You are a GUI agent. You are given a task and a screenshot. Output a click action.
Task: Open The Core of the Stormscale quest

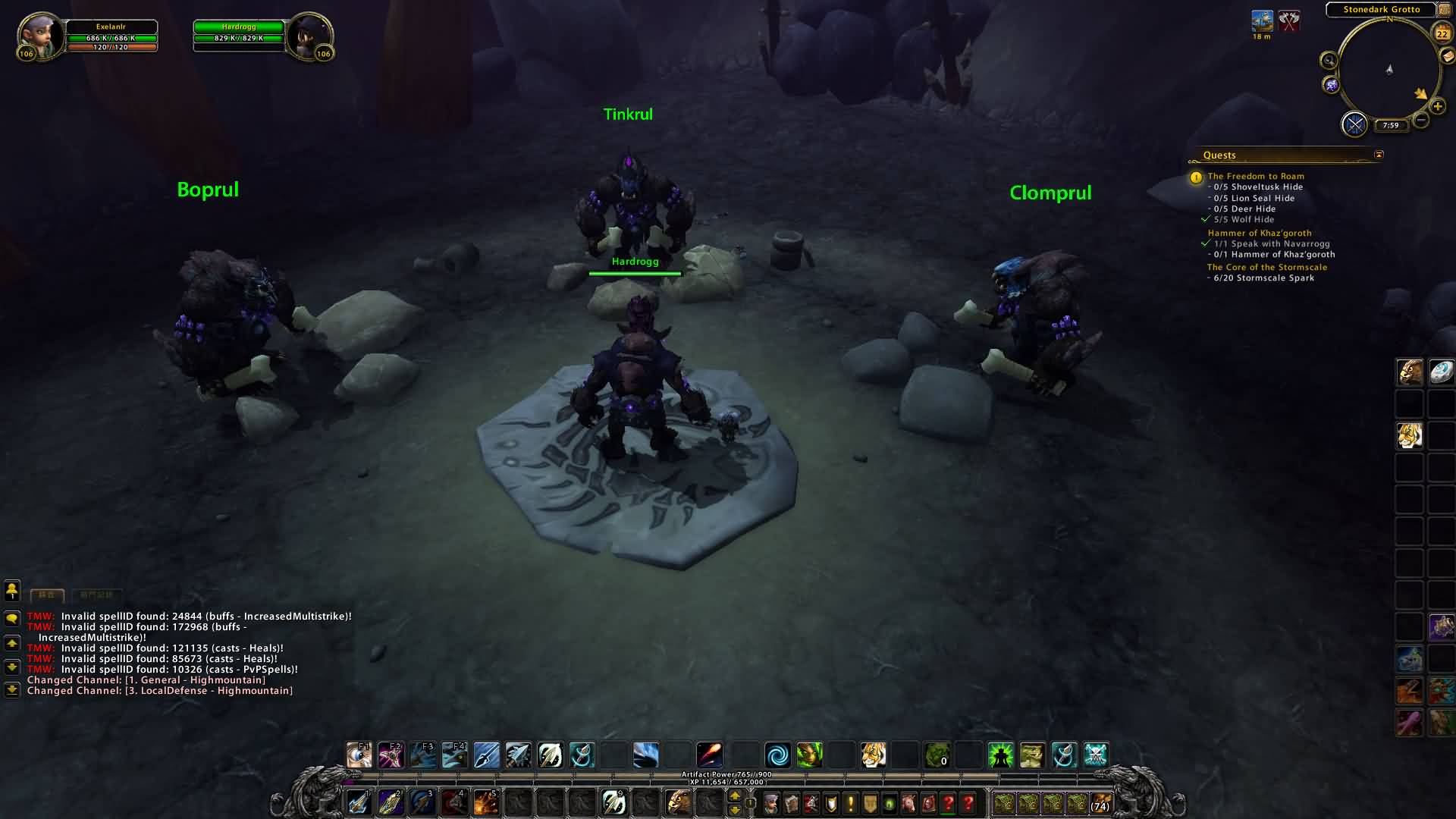point(1266,267)
